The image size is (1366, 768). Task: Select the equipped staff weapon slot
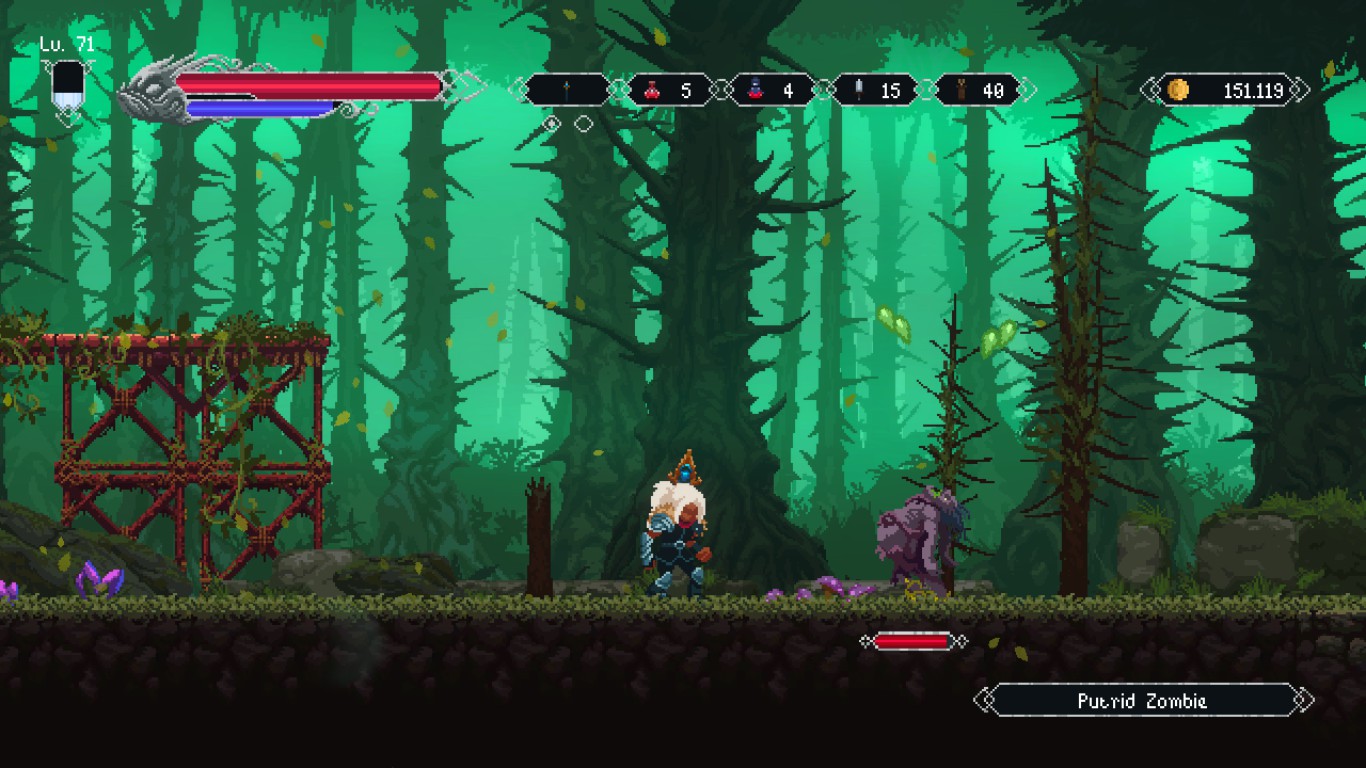click(567, 90)
